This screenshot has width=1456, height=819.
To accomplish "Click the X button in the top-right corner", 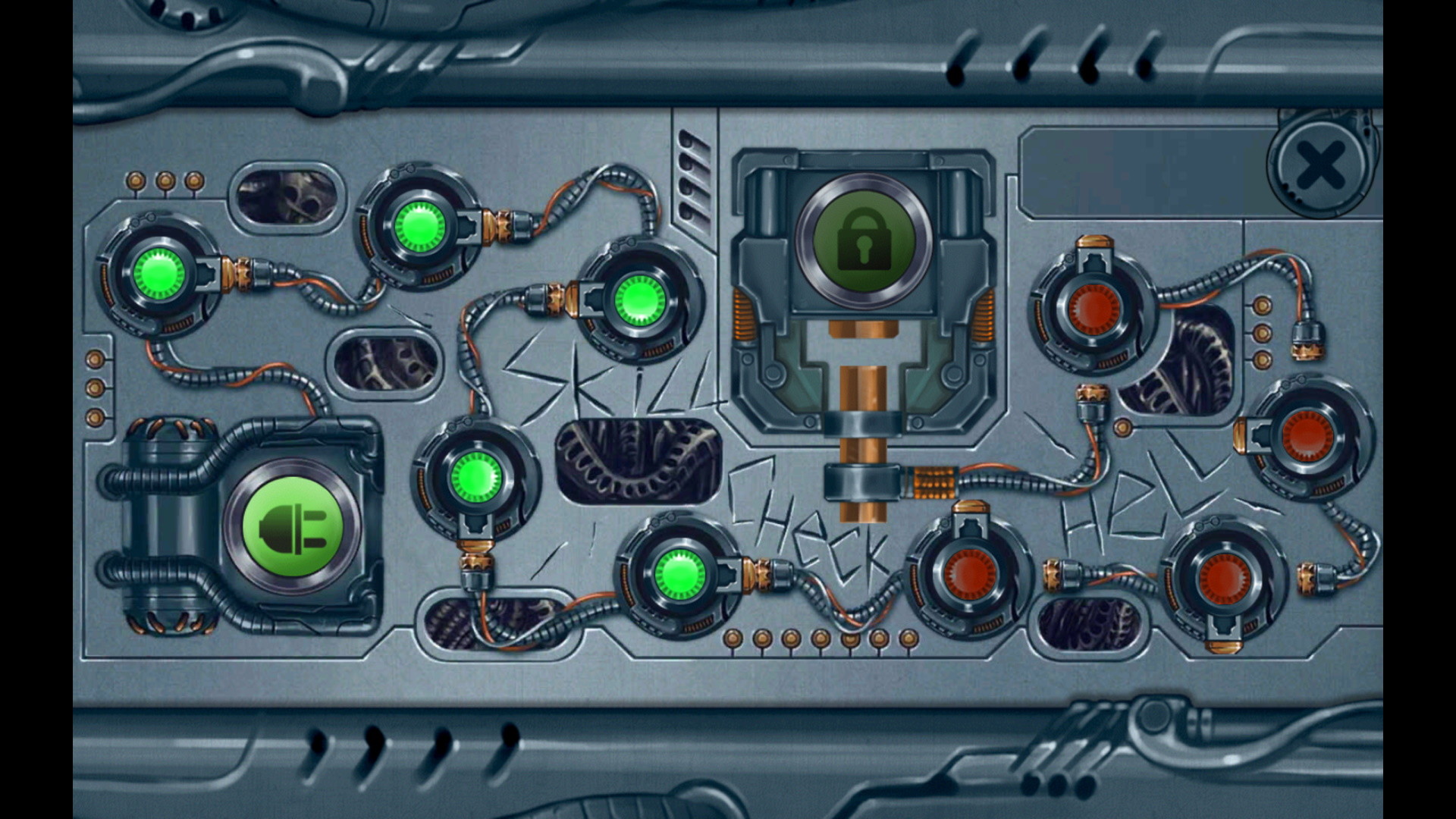I will pos(1323,162).
